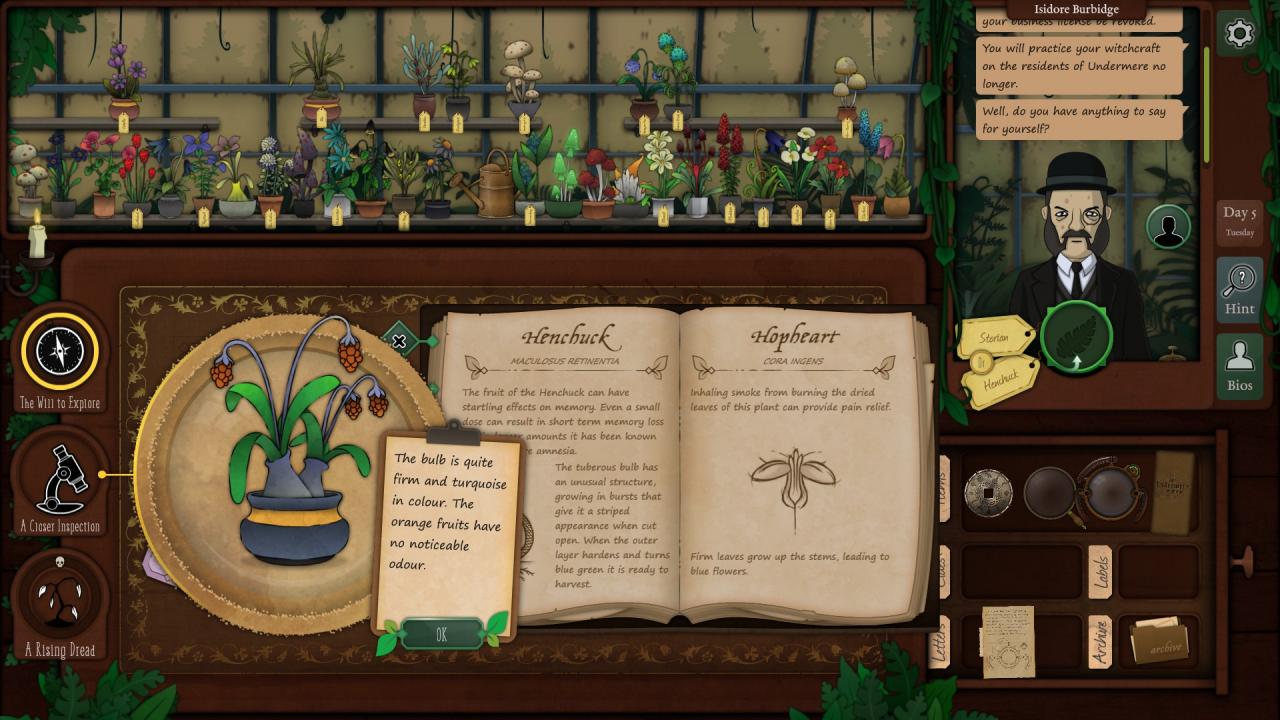Open The Will to Explore compass
Viewport: 1280px width, 720px height.
[x=60, y=351]
